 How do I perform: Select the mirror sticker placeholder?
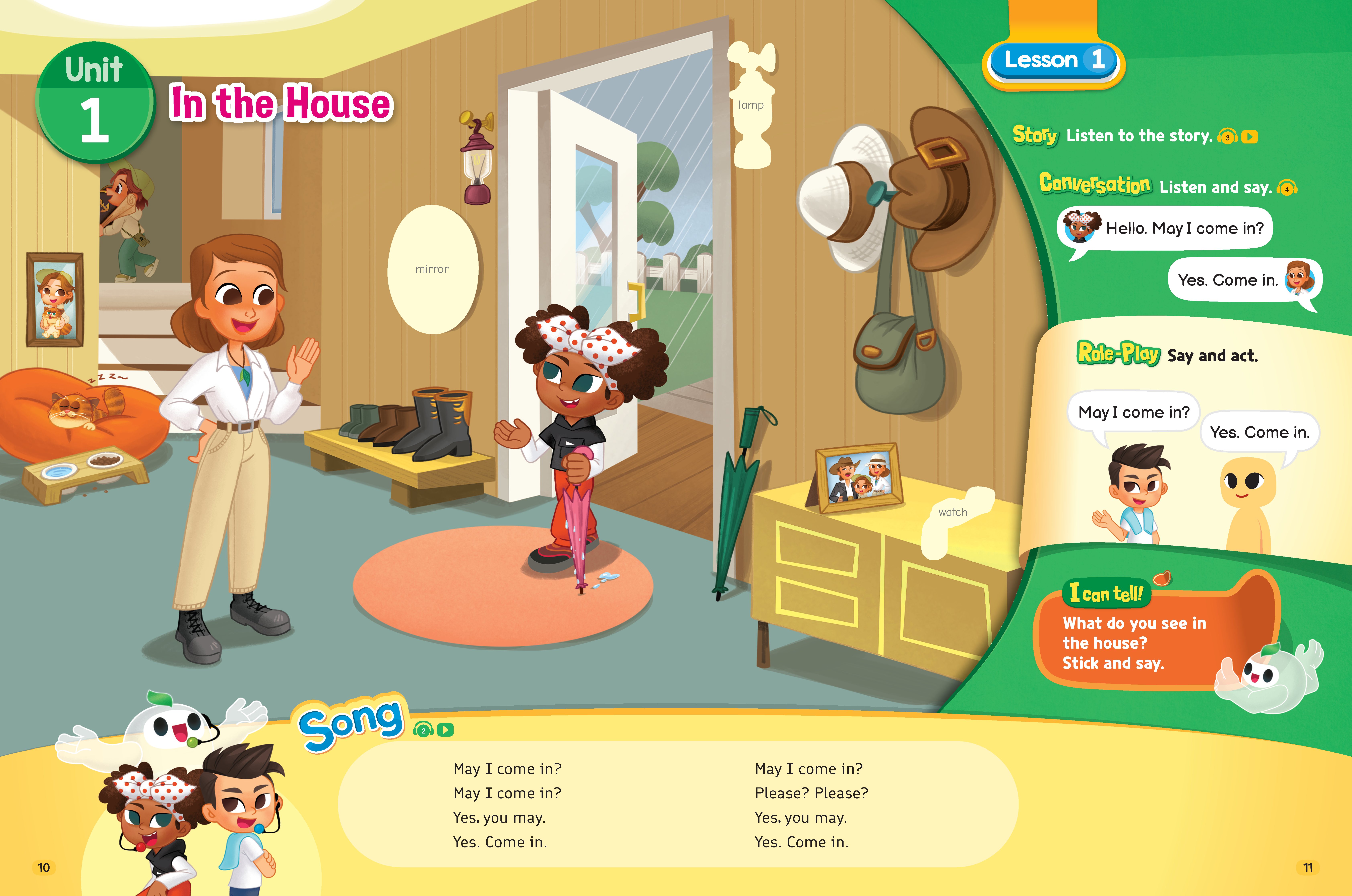(x=433, y=269)
